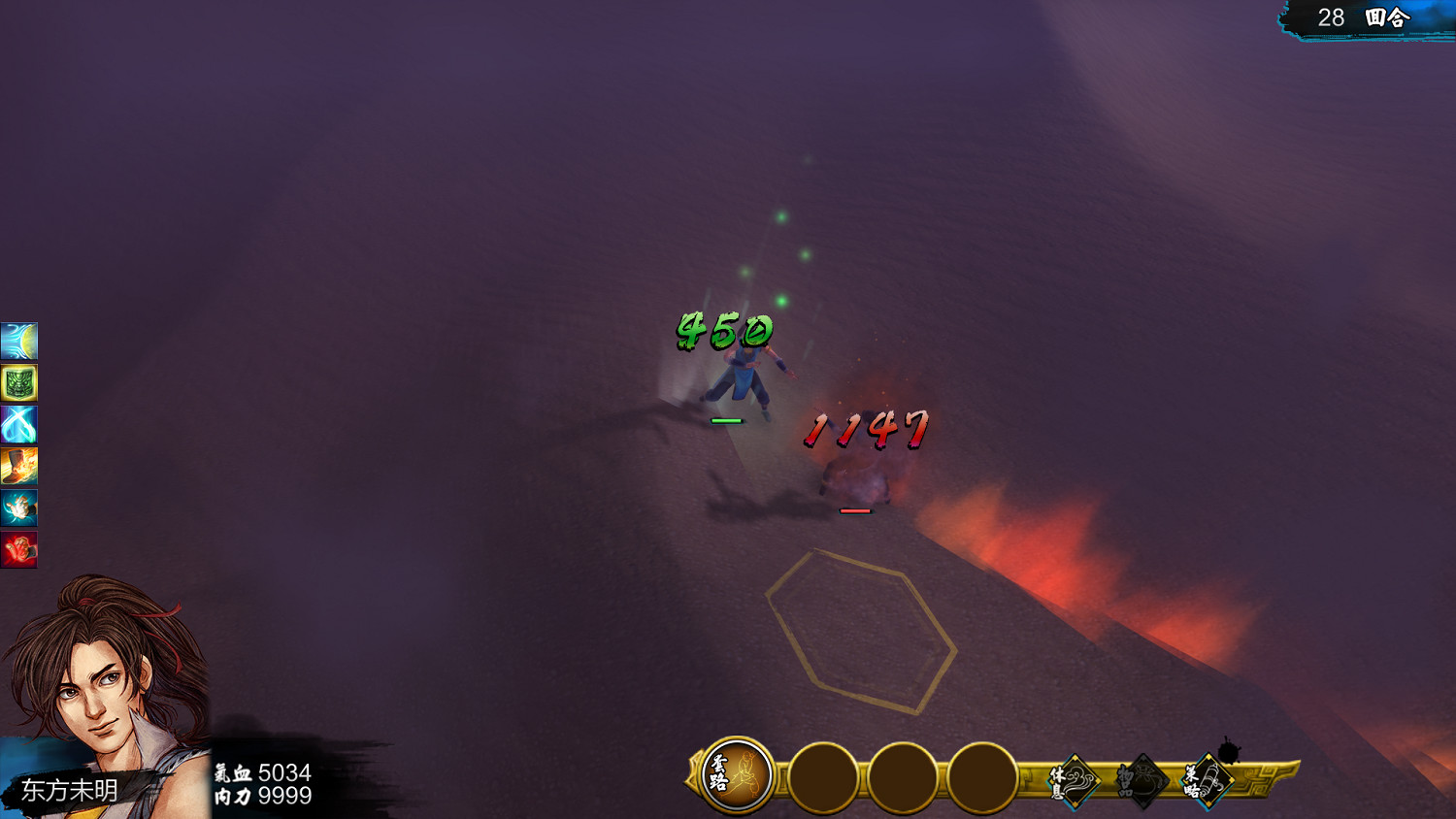
Task: Select the glowing blue palm buff icon
Action: pos(18,508)
